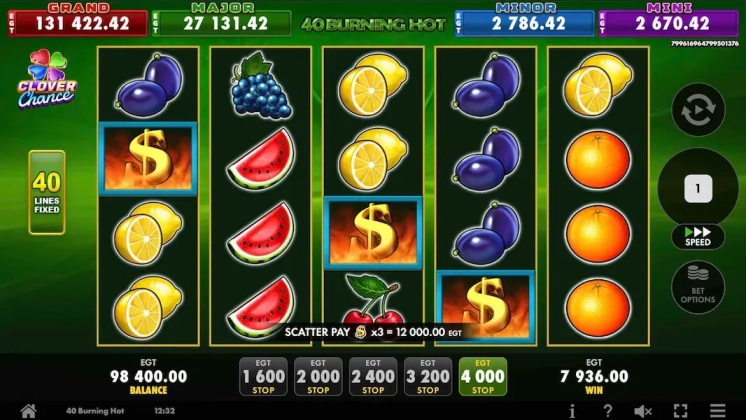Show the paytable info page
The height and width of the screenshot is (420, 746).
tap(571, 410)
